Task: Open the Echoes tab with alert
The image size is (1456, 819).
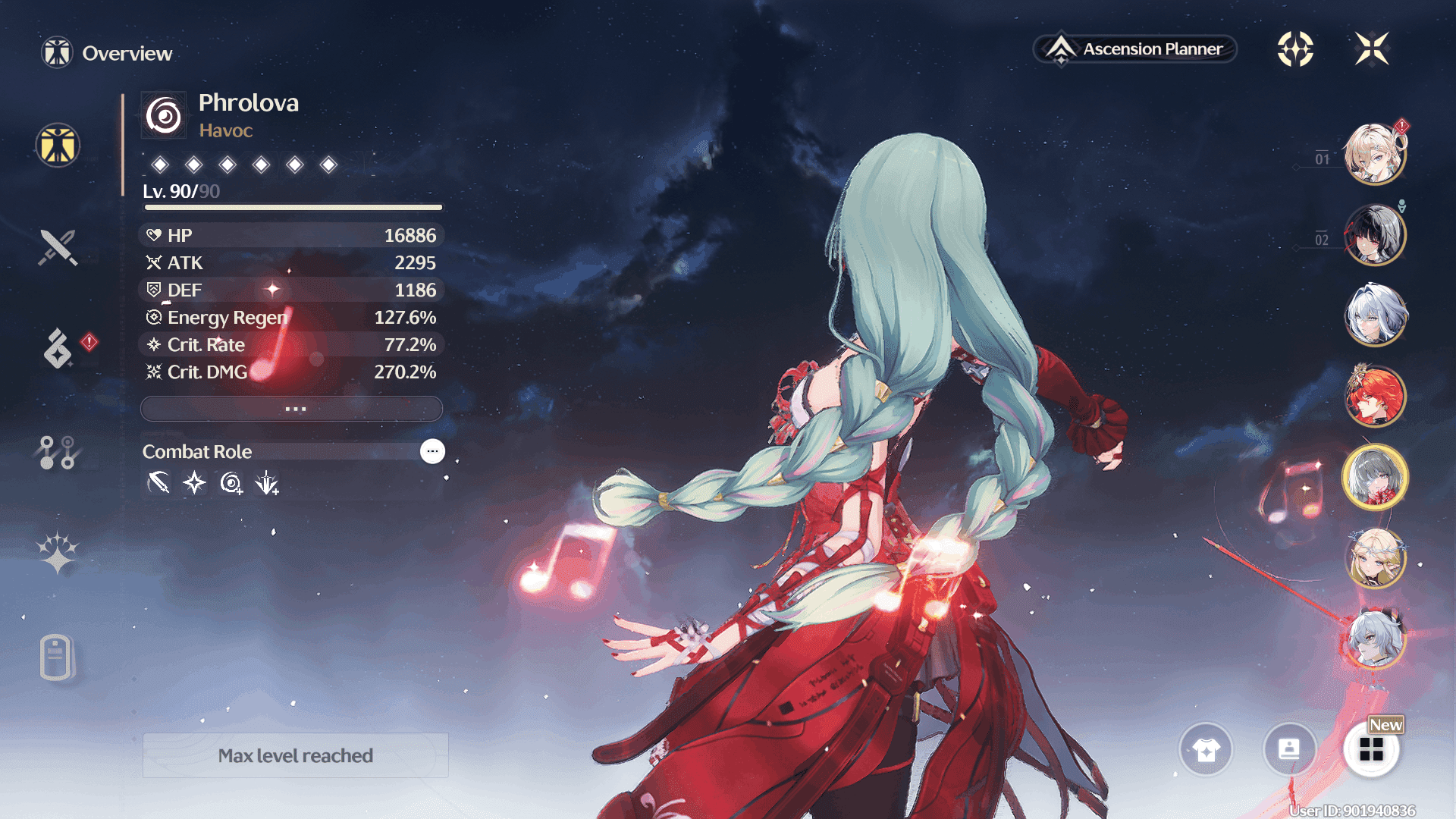Action: [x=58, y=348]
